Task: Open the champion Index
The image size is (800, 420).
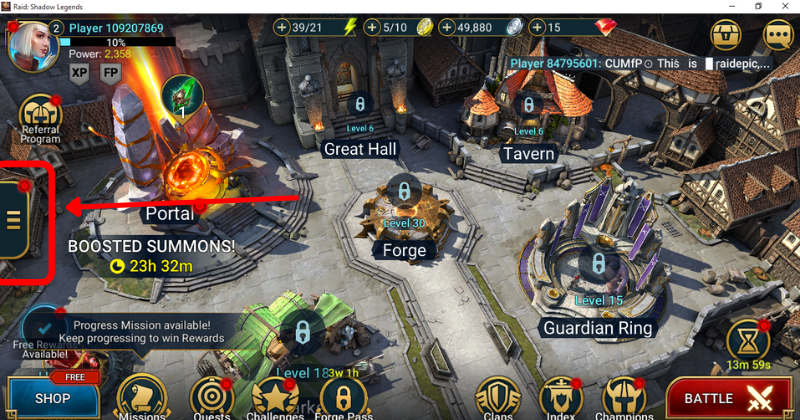Action: 560,398
